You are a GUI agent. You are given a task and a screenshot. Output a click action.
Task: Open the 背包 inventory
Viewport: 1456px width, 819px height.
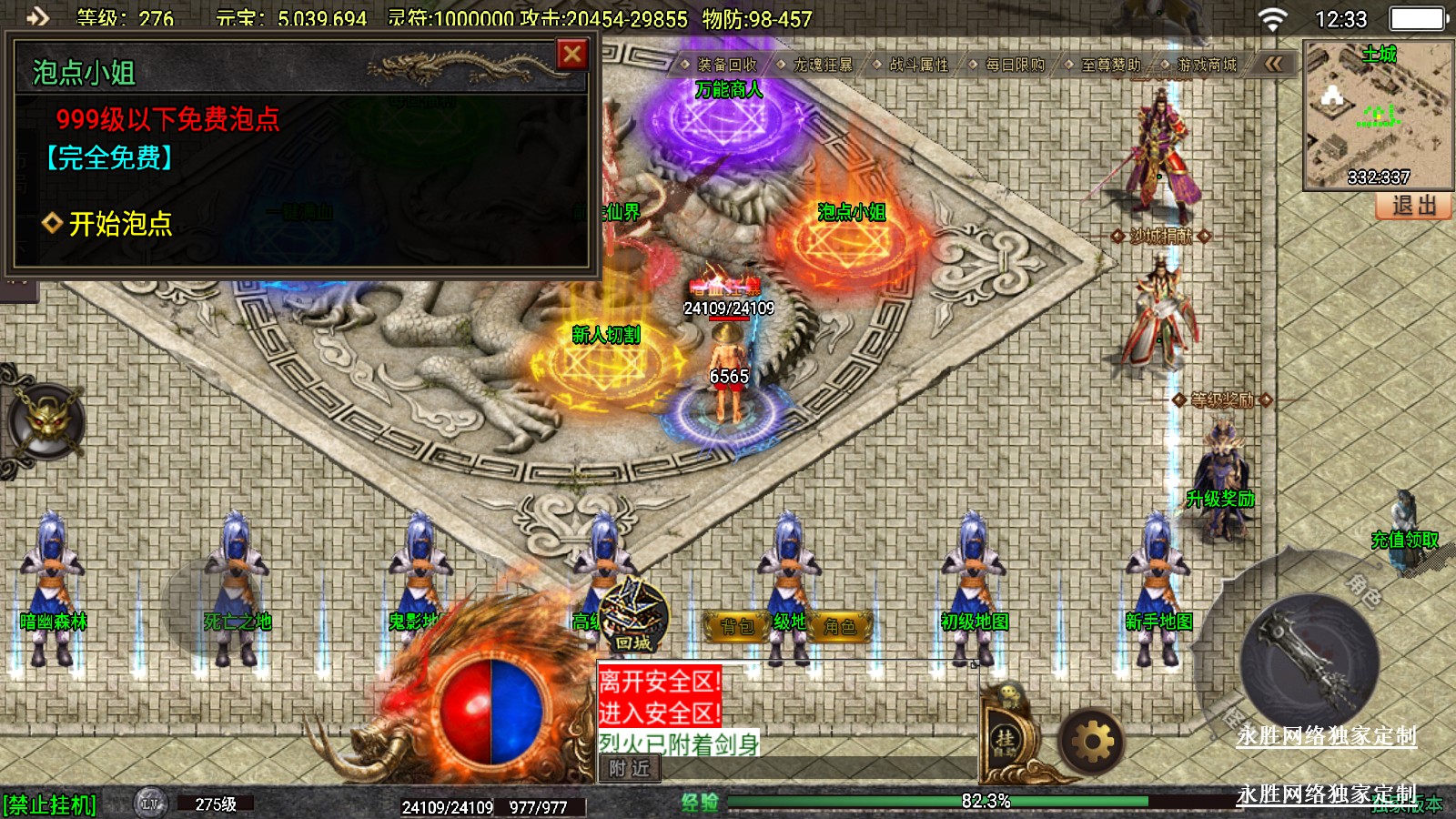(738, 626)
